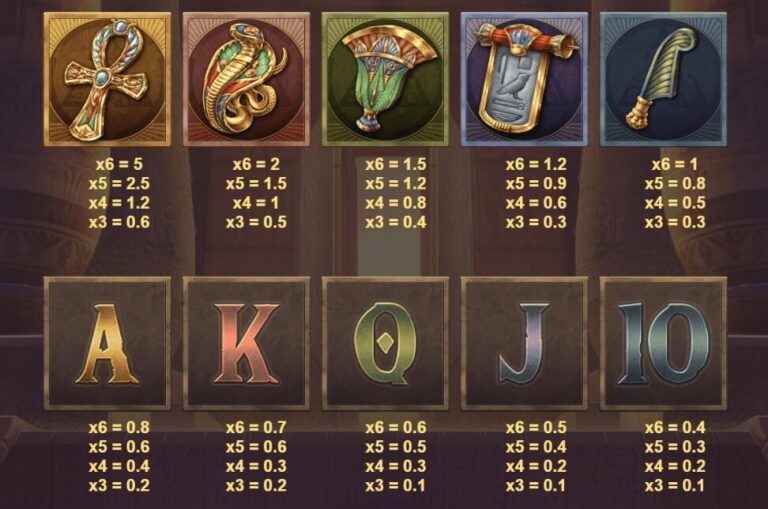Viewport: 768px width, 509px height.
Task: Click the green Q card symbol
Action: [385, 343]
